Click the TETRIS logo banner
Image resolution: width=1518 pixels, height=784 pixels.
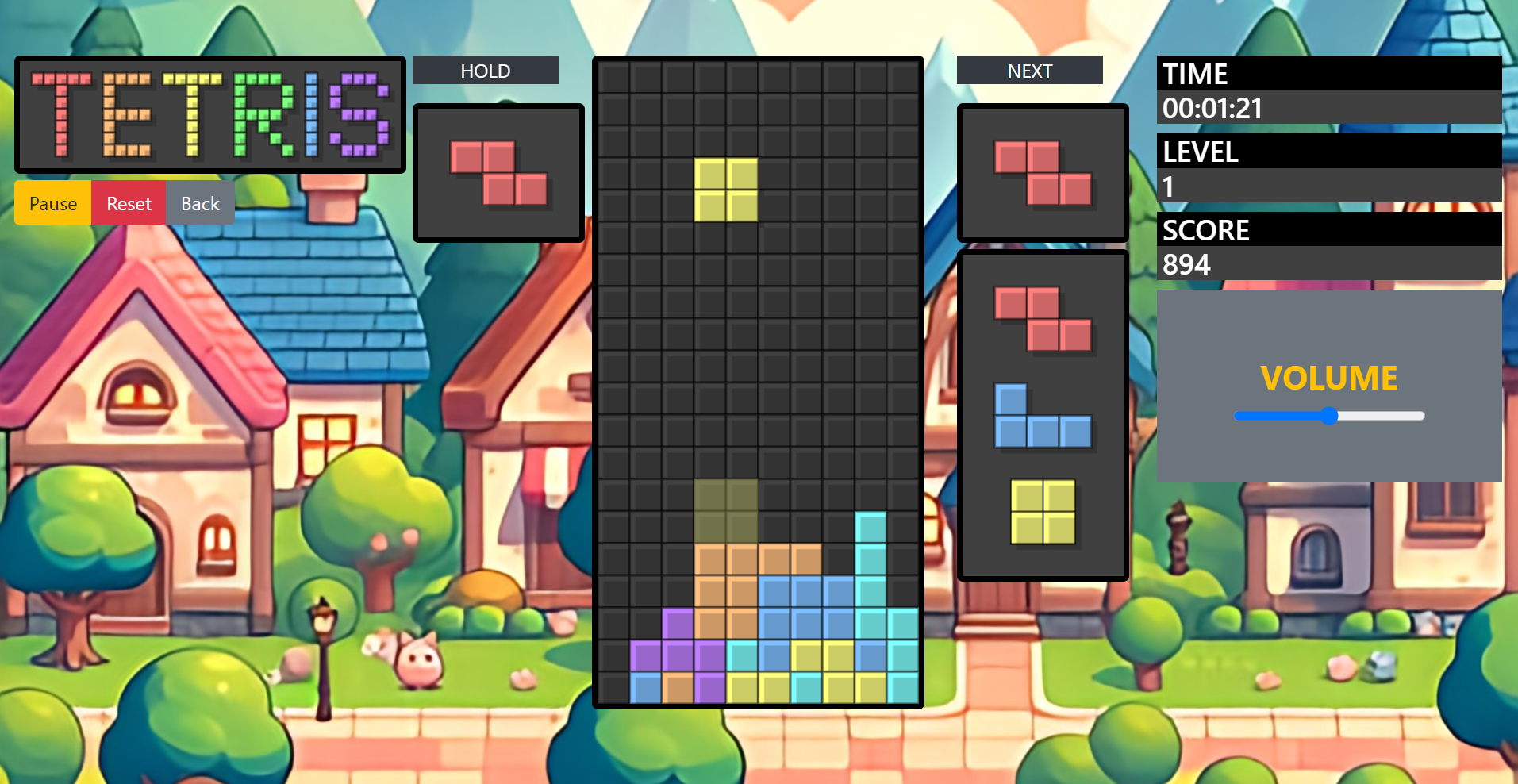209,114
